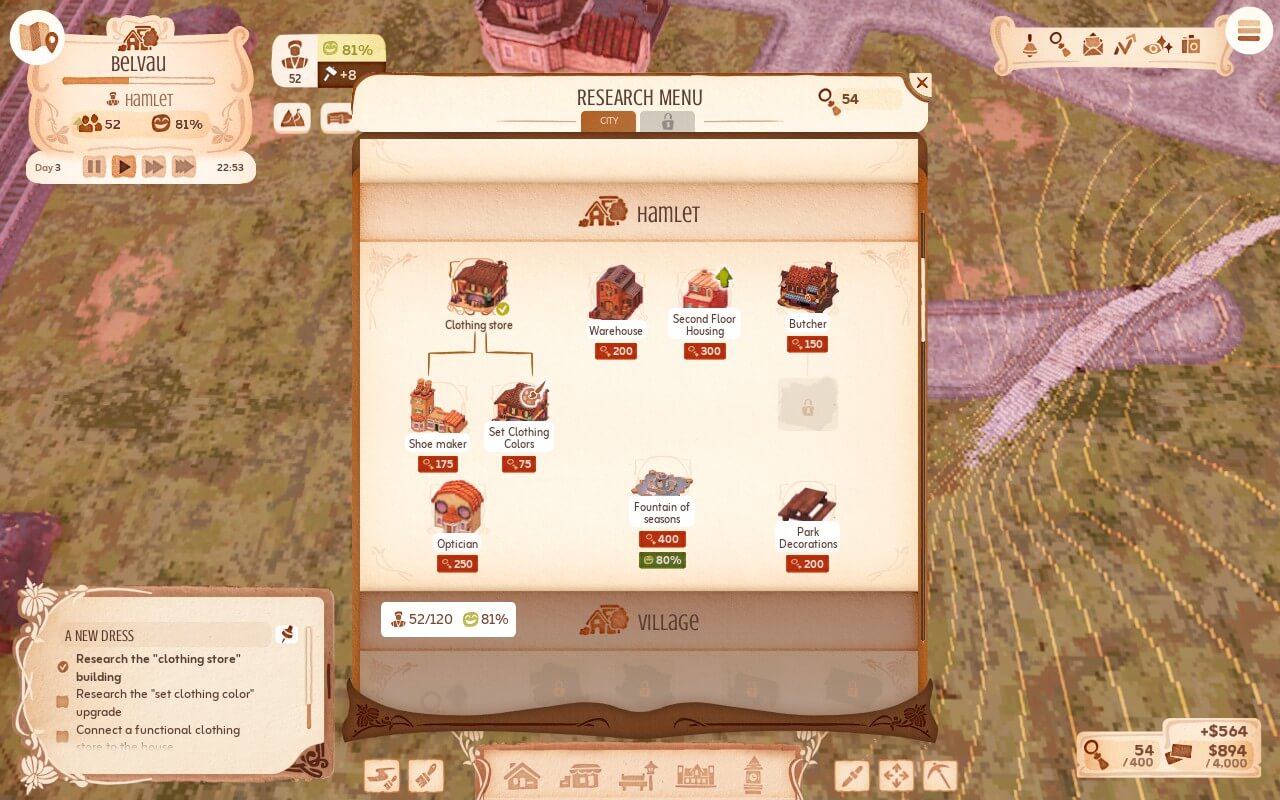1280x800 pixels.
Task: Open the housing build category
Action: 522,775
